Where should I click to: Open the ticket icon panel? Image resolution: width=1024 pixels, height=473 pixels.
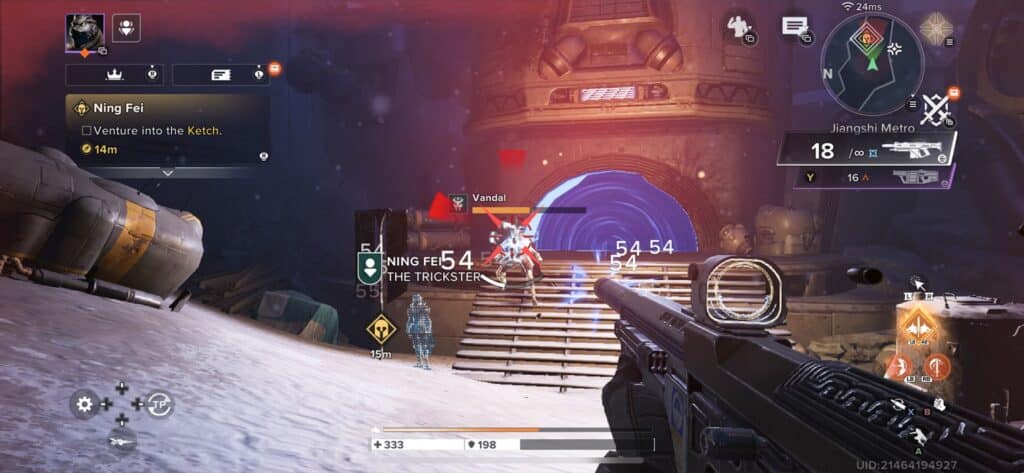point(220,74)
